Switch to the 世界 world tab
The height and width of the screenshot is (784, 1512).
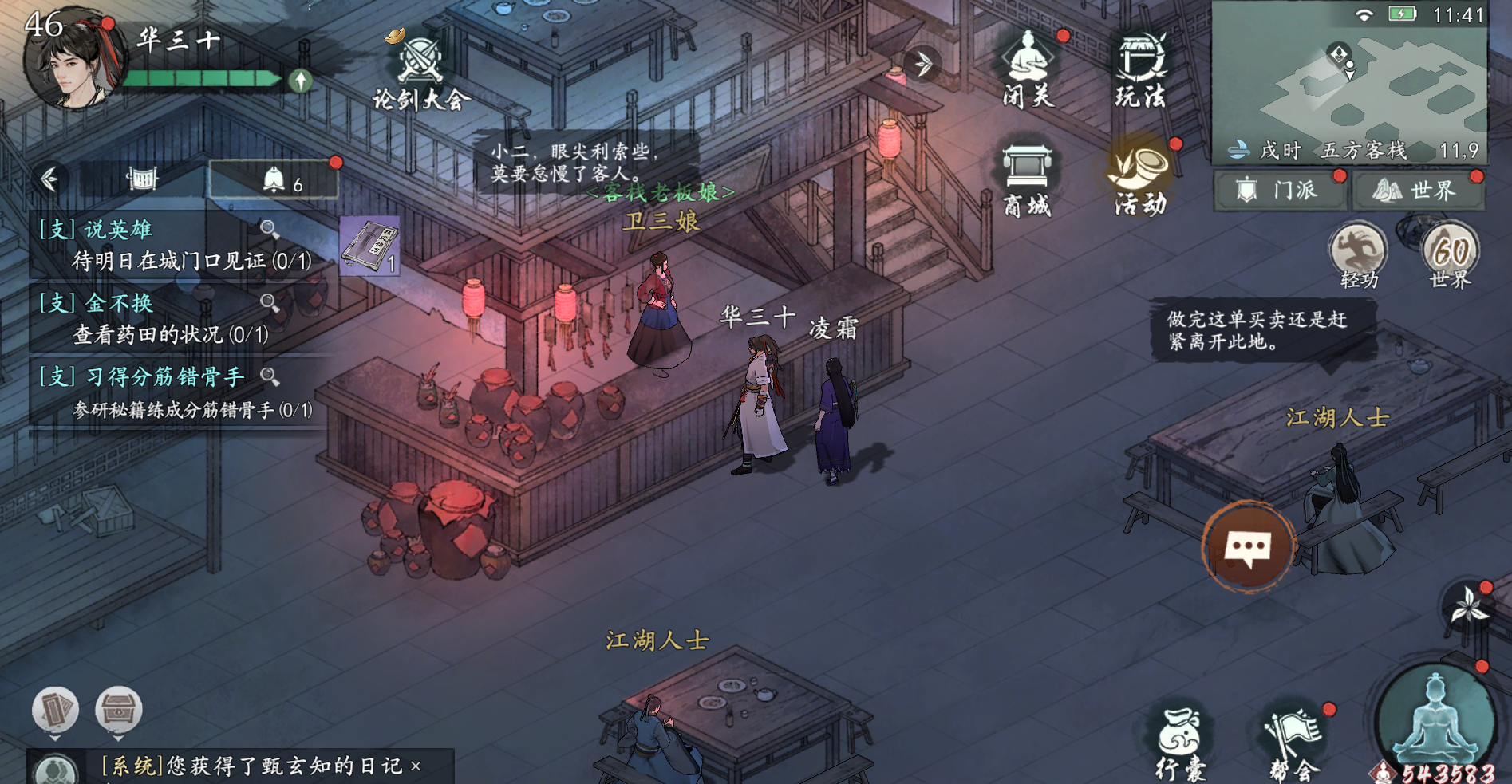coord(1419,191)
